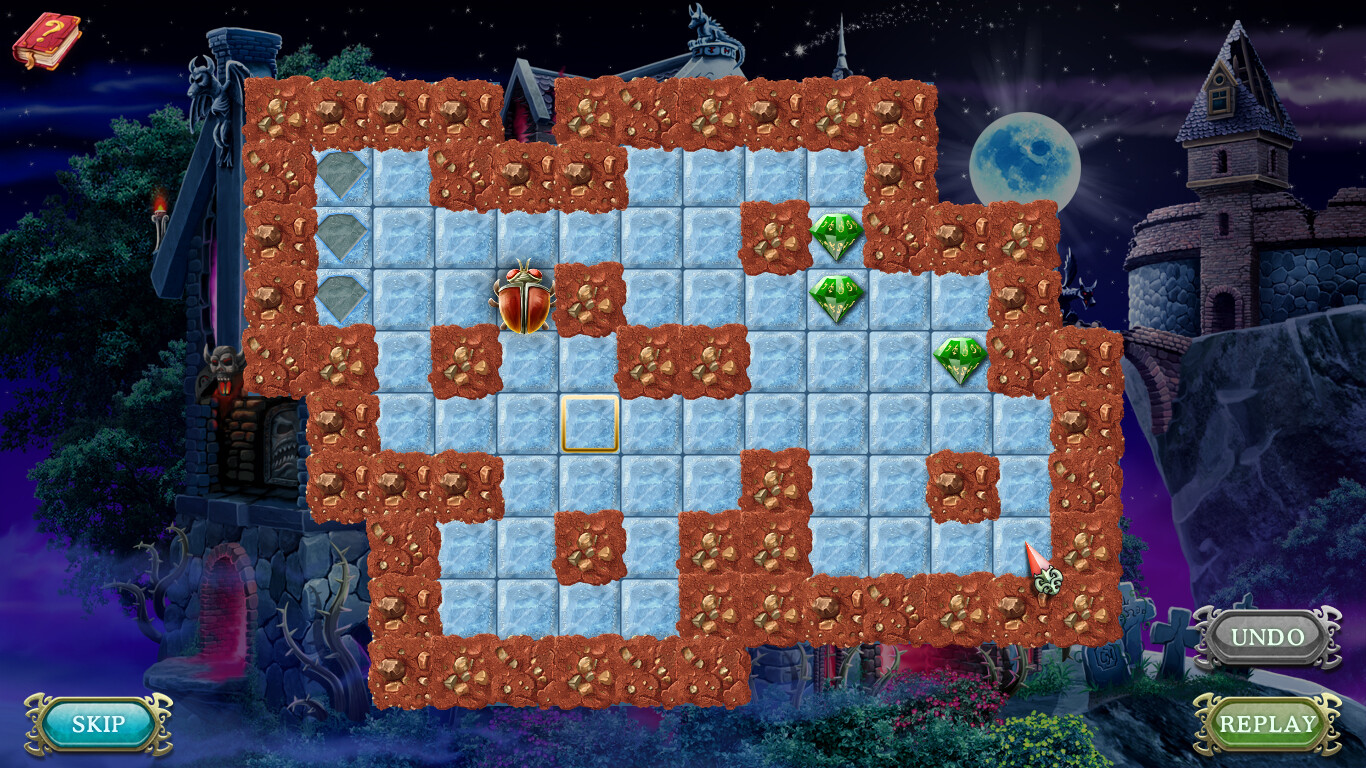1366x768 pixels.
Task: Click the top-left corner dirt tile
Action: point(275,110)
